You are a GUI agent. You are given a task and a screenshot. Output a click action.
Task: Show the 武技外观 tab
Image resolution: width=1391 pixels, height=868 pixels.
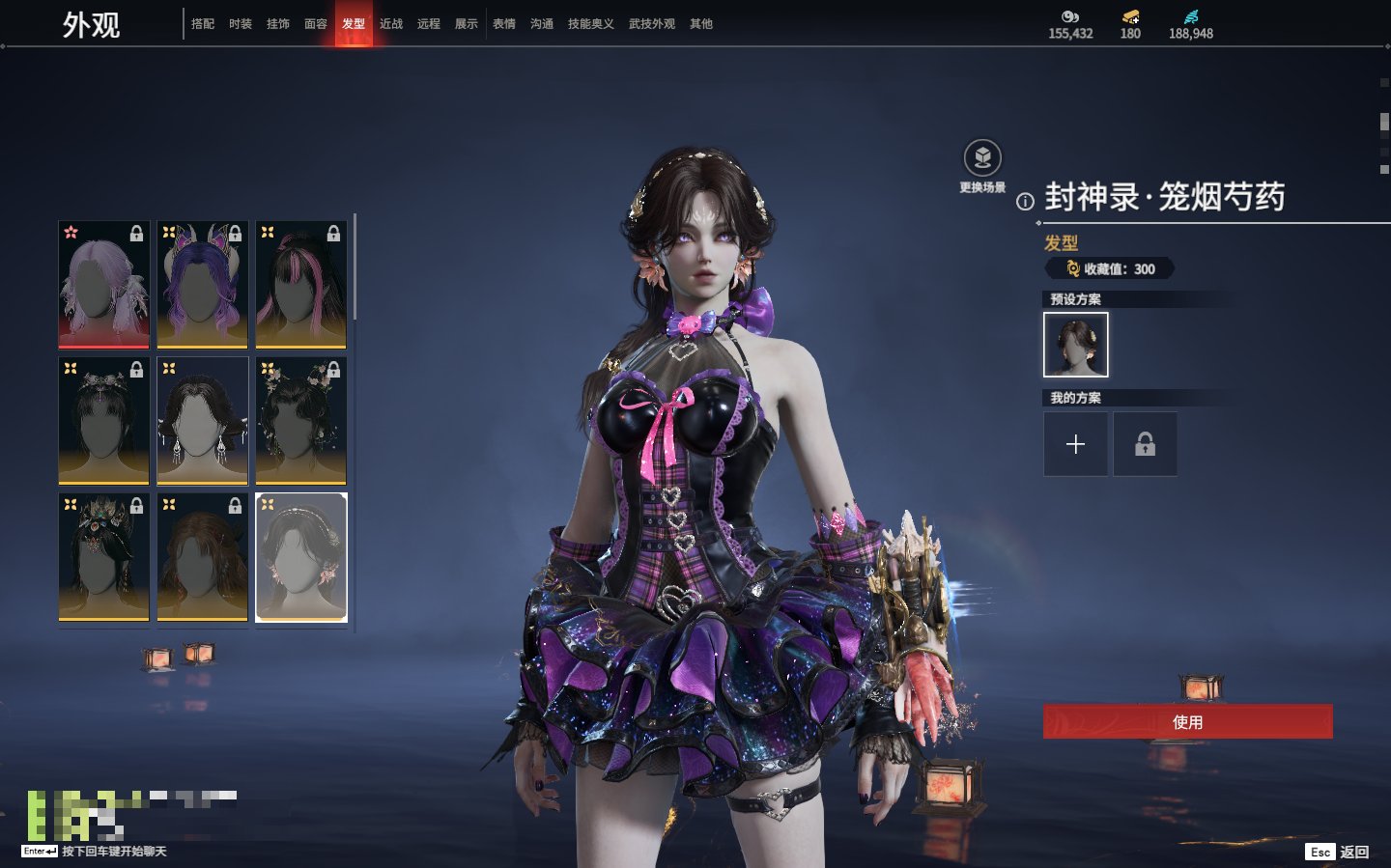652,24
